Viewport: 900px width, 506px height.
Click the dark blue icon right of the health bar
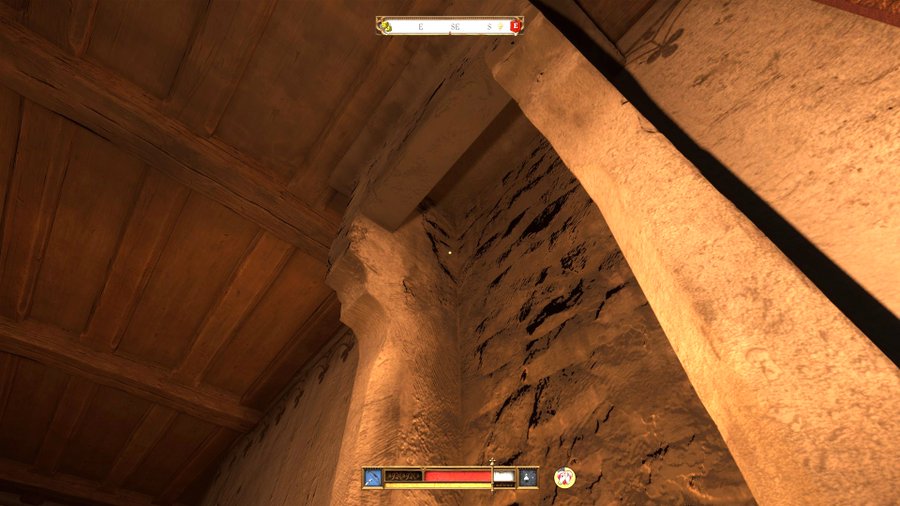click(x=528, y=477)
